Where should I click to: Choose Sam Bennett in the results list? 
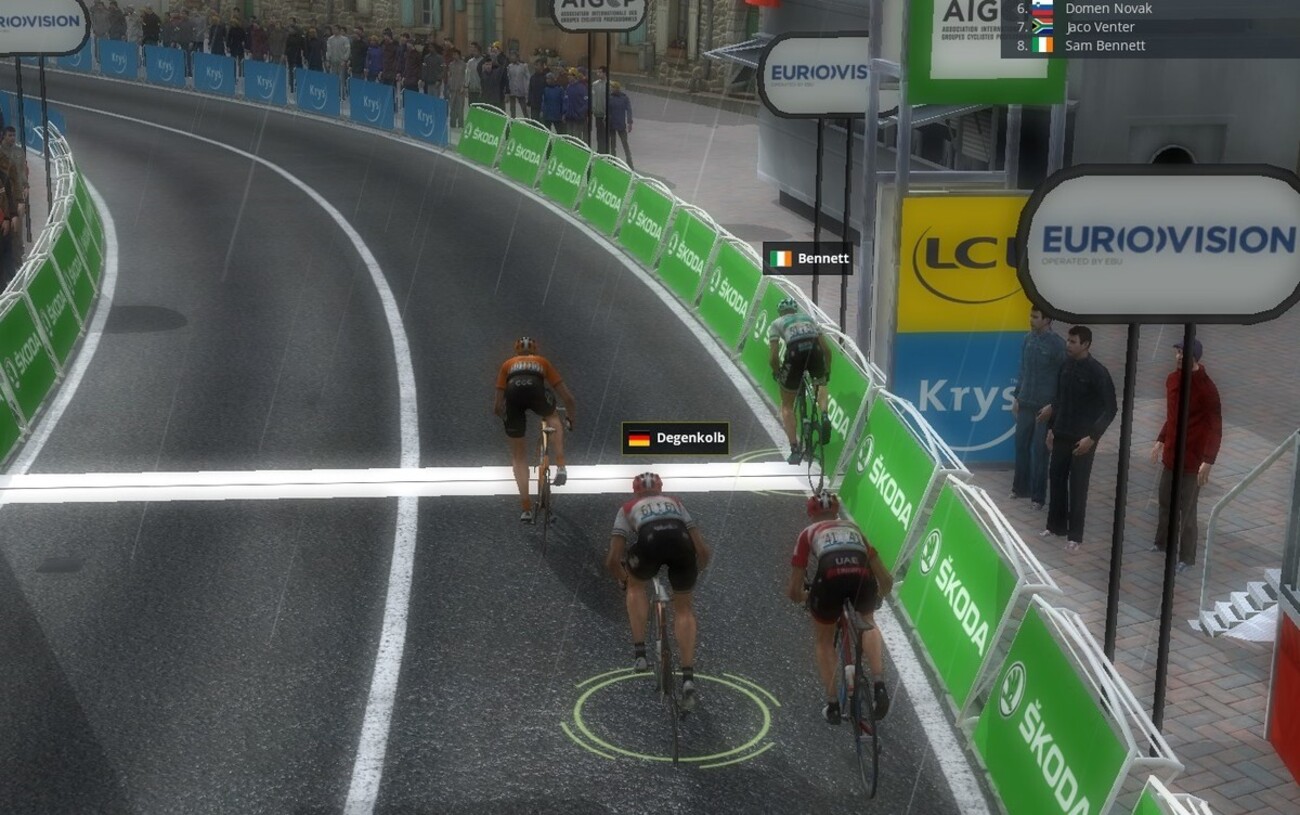(x=1105, y=46)
